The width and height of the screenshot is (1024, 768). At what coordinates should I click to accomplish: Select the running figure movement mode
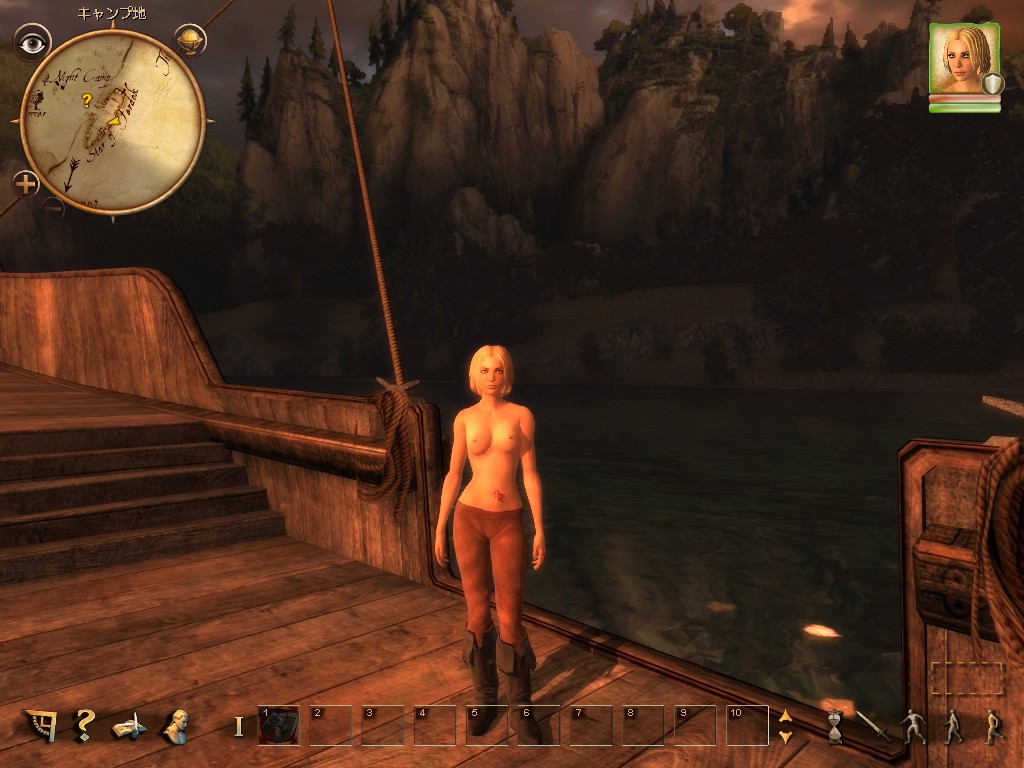tap(992, 726)
